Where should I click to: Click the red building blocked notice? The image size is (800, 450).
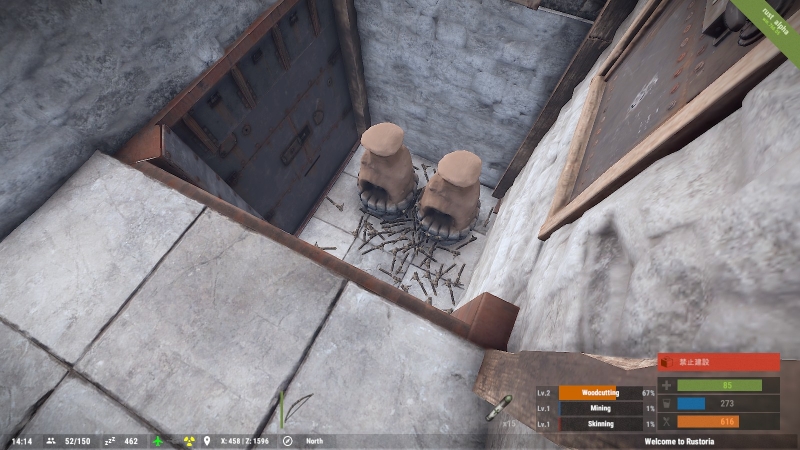[x=718, y=363]
